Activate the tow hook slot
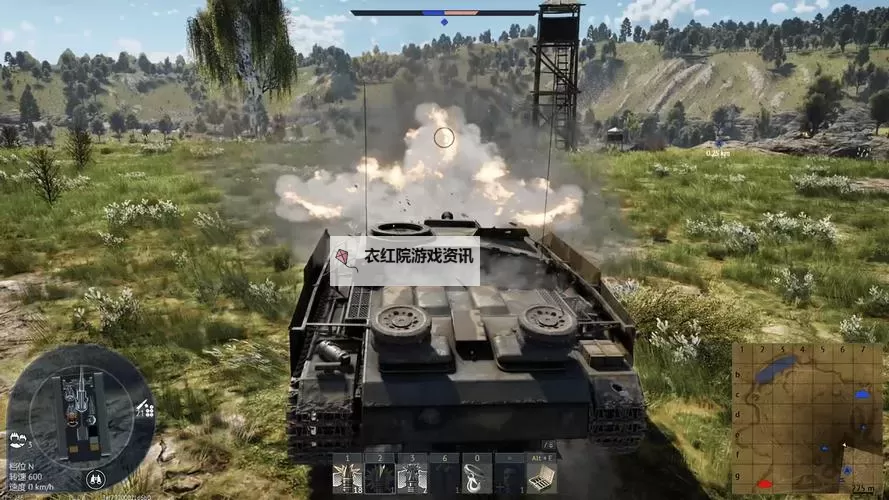Image resolution: width=889 pixels, height=500 pixels. point(477,475)
